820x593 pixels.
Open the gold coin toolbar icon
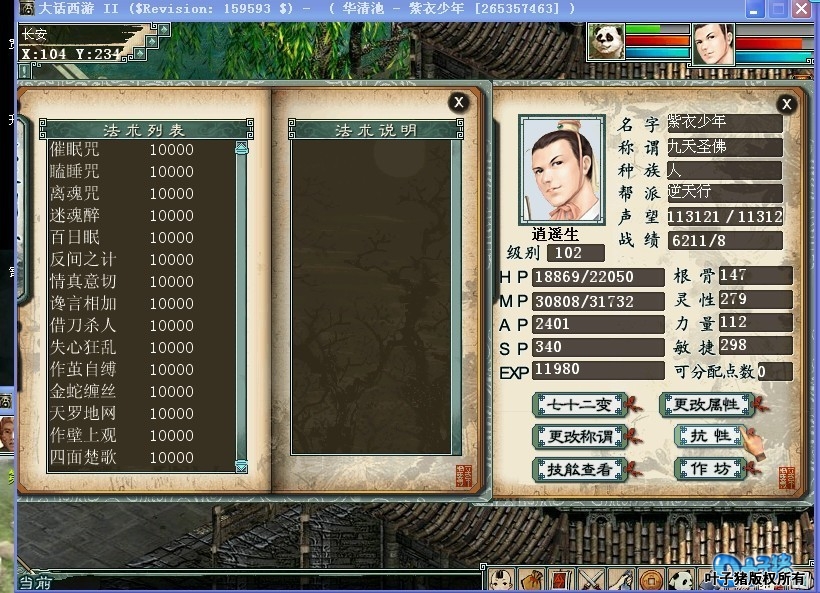click(651, 579)
